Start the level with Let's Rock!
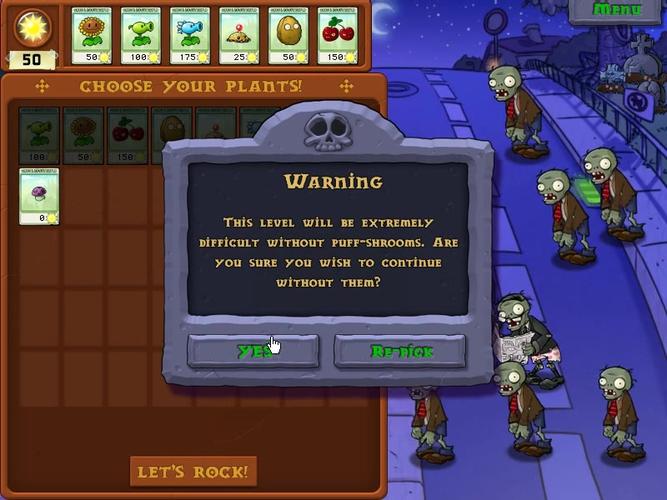Viewport: 667px width, 500px height. tap(193, 470)
